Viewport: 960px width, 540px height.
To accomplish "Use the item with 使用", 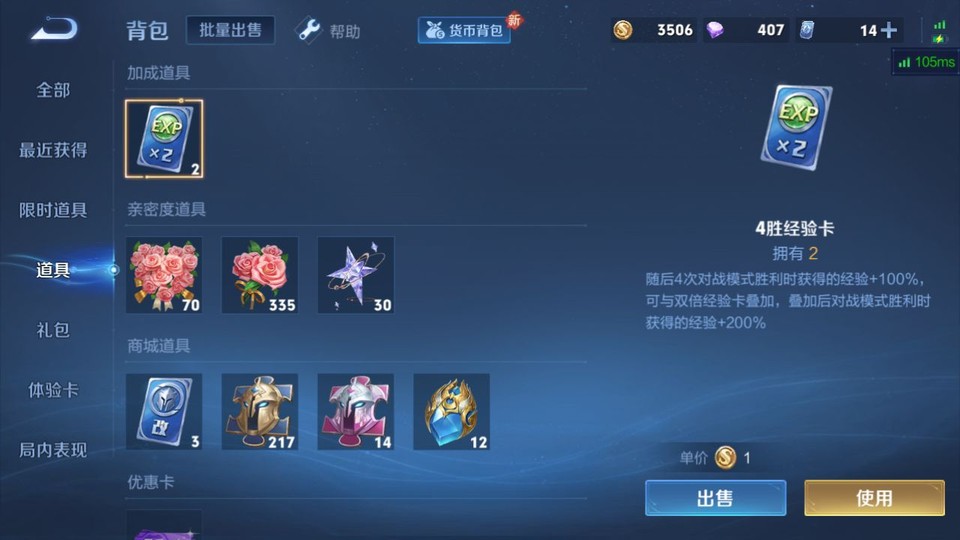I will 874,498.
